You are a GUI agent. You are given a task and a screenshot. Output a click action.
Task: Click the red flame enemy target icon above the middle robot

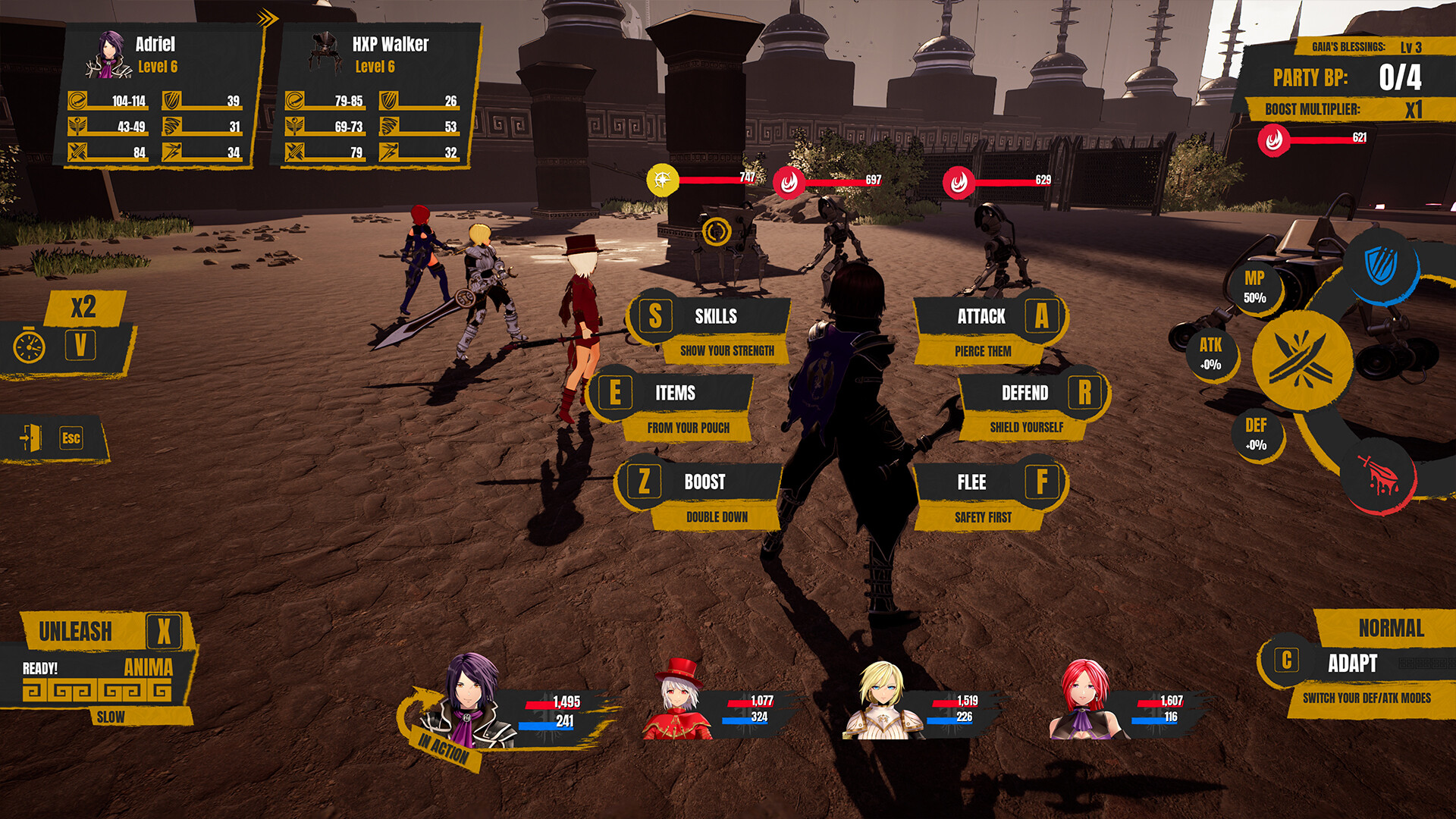coord(789,182)
